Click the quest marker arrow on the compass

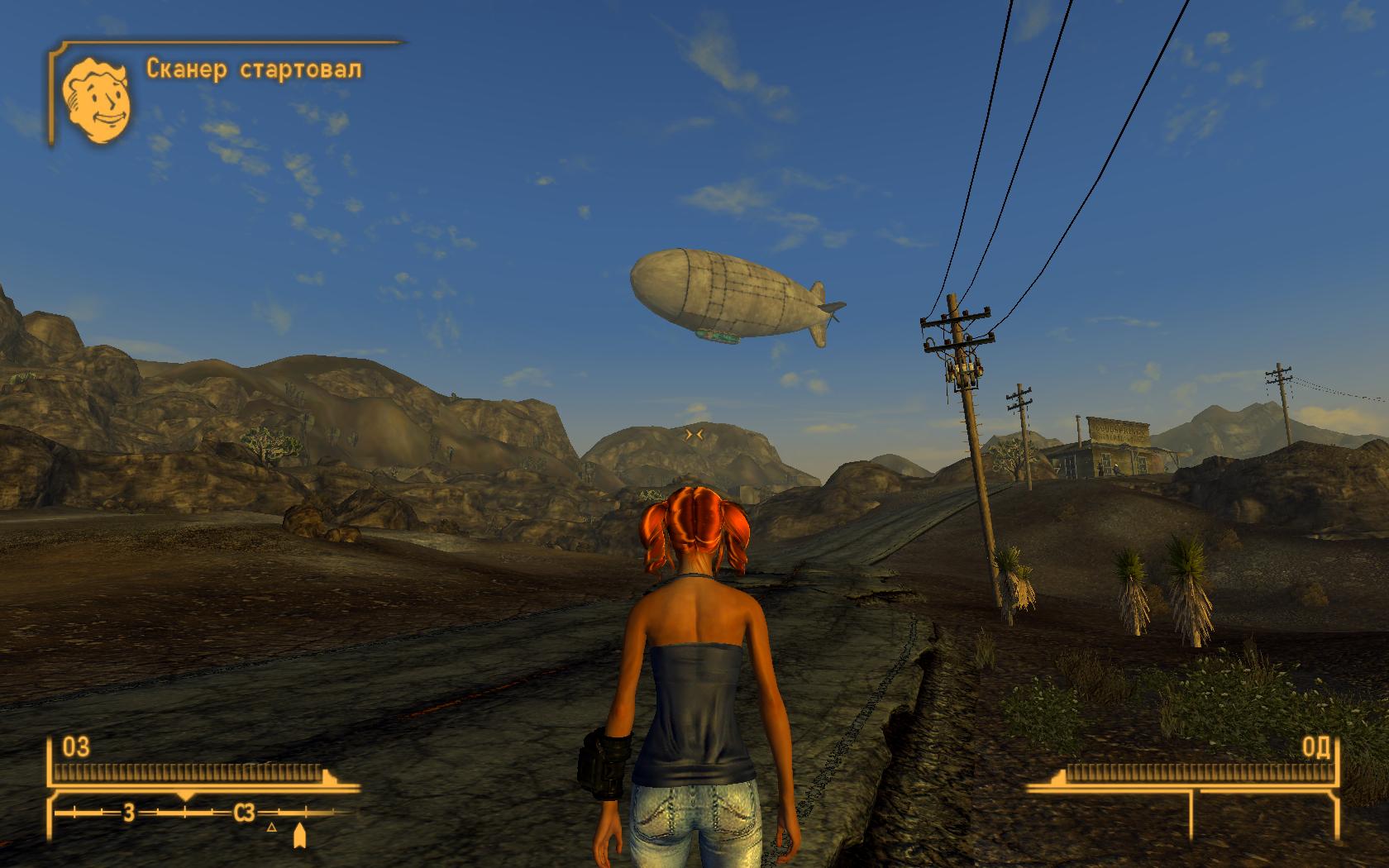tap(299, 836)
